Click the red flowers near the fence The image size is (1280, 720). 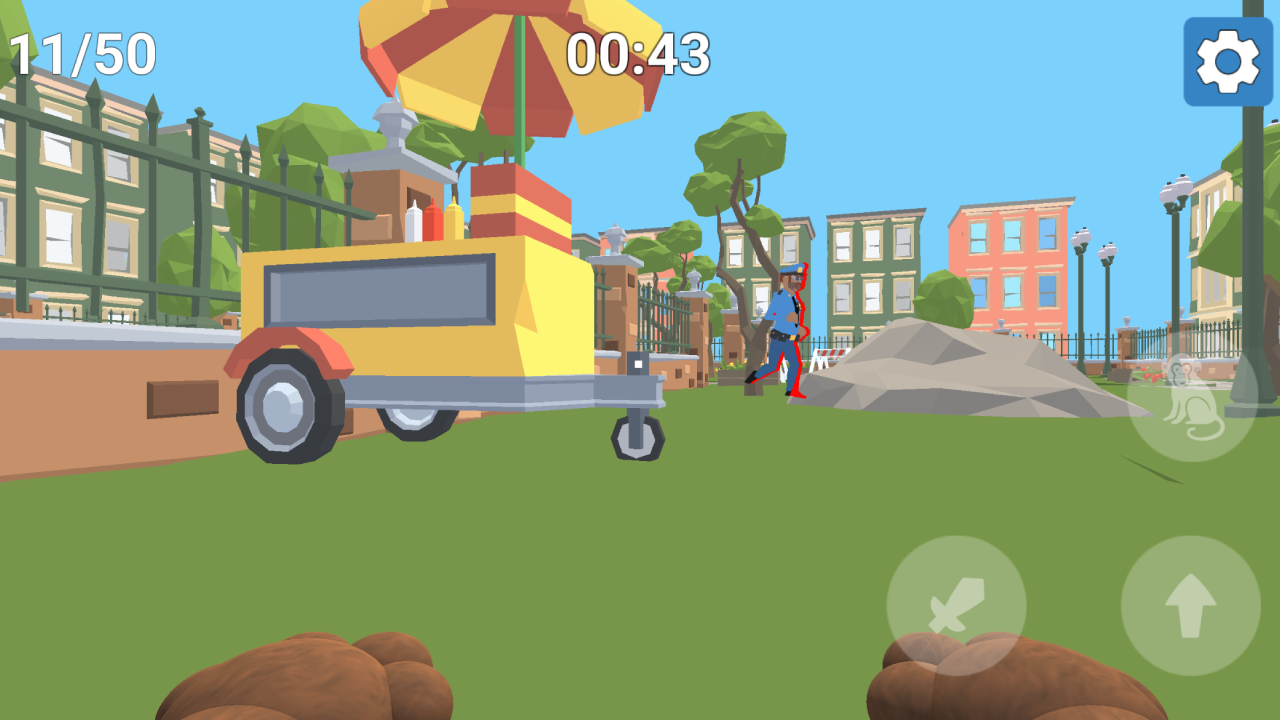click(1150, 373)
